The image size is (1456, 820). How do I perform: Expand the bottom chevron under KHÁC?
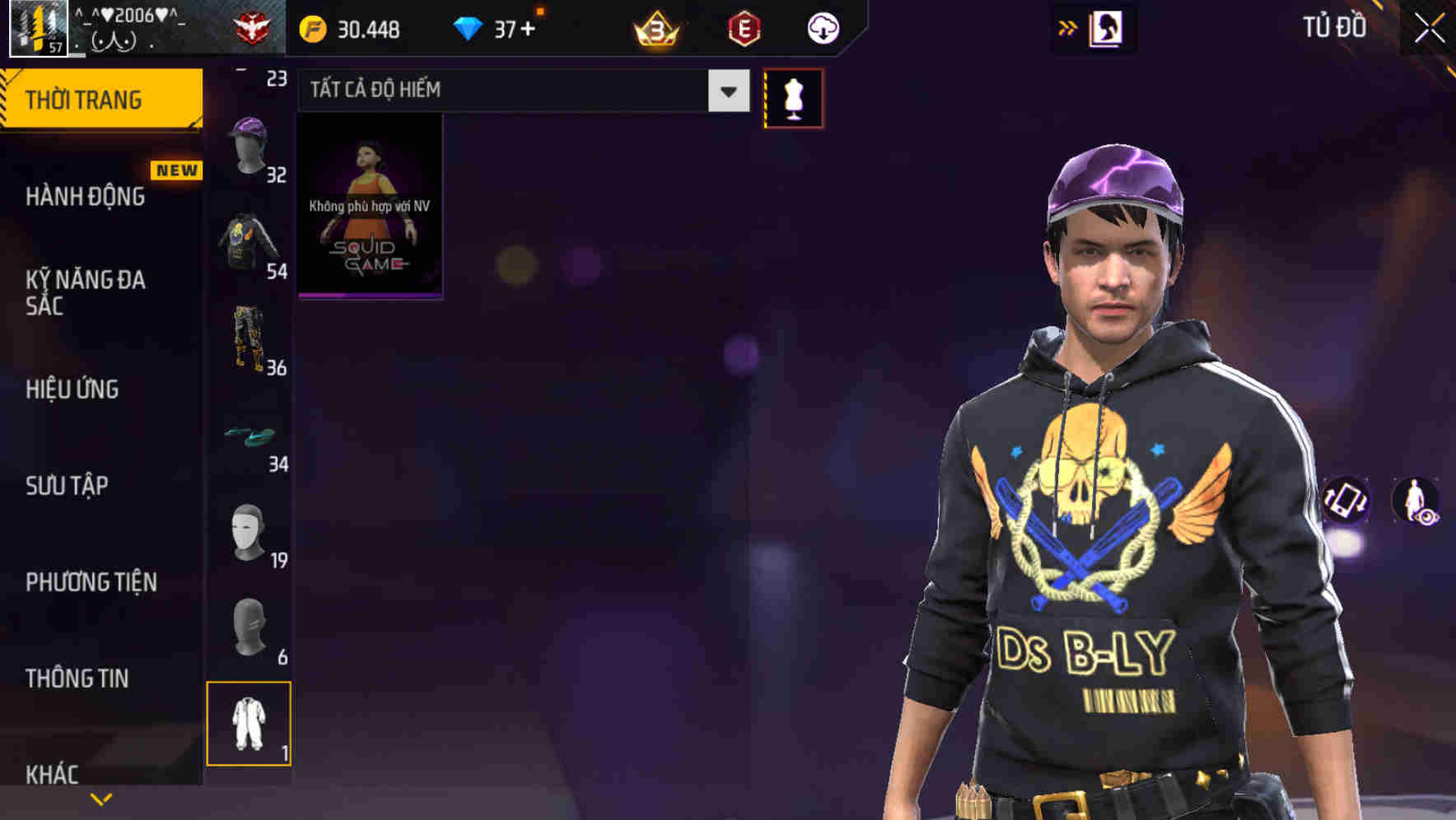coord(101,798)
